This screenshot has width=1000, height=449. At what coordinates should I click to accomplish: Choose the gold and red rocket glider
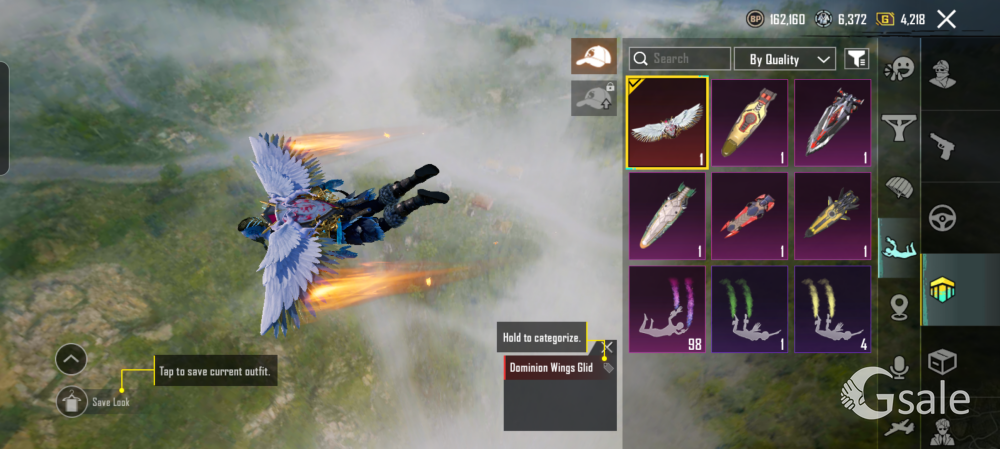[750, 122]
